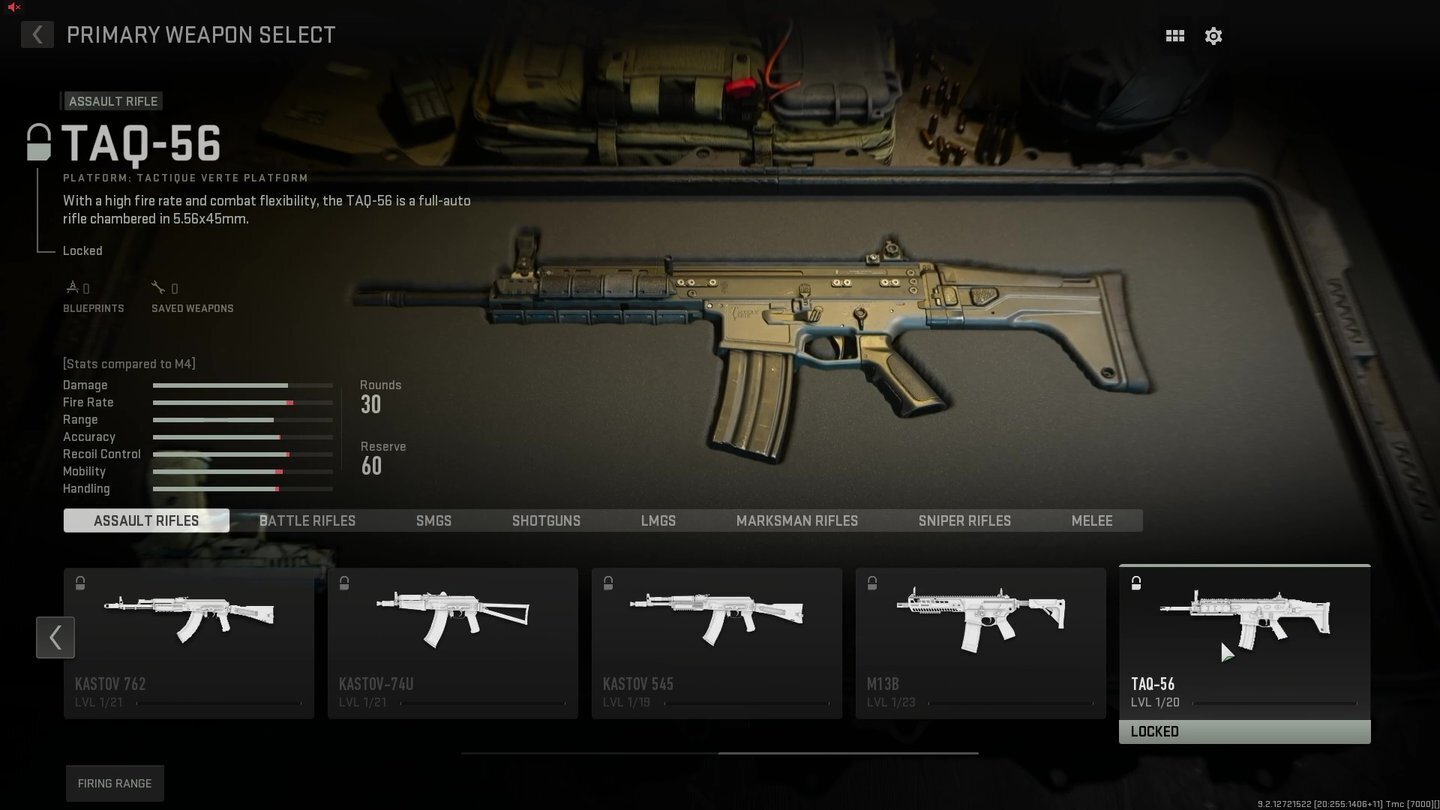1440x810 pixels.
Task: Click the lock icon on the M13B card
Action: point(871,583)
